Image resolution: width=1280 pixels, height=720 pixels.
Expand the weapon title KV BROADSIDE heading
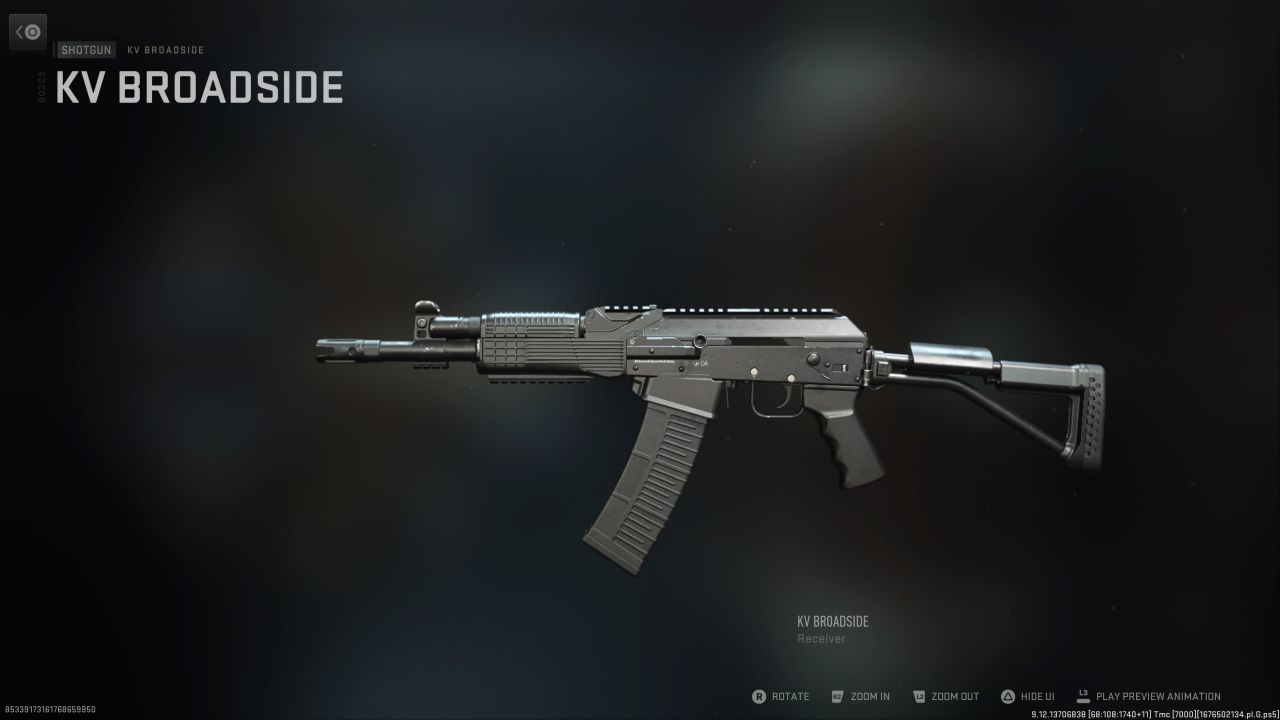coord(196,88)
